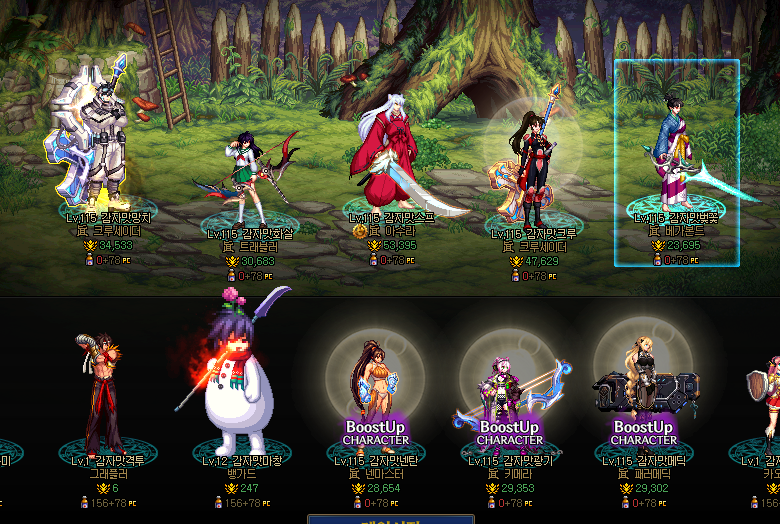
Task: Select the highlighted Vagabond character
Action: coord(676,160)
